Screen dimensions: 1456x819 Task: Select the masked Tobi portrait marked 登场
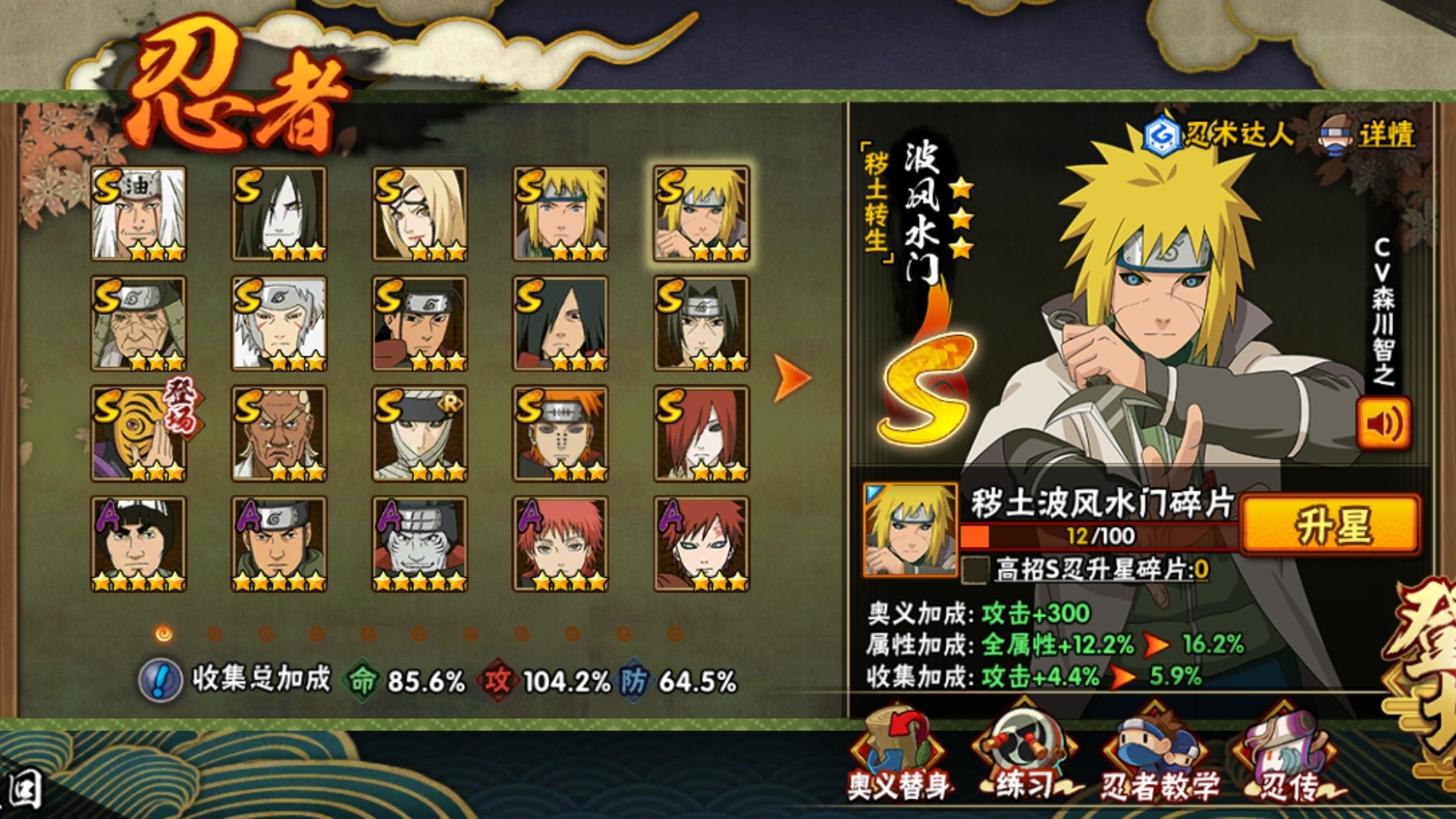tap(140, 434)
